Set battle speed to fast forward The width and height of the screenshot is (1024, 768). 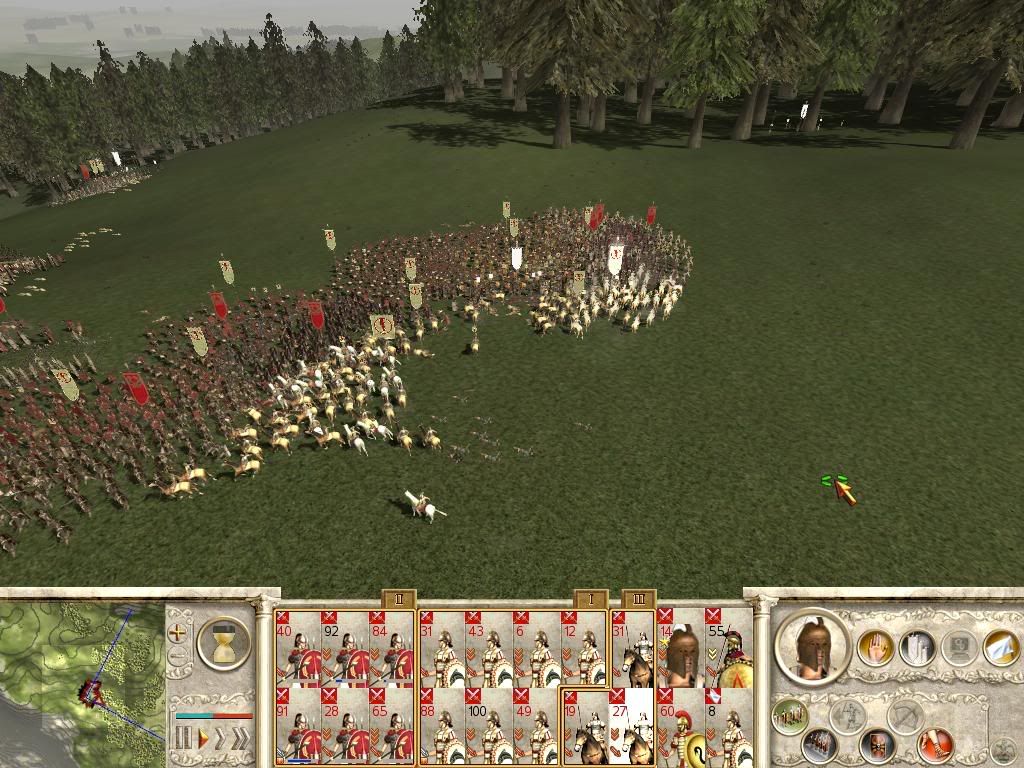221,738
